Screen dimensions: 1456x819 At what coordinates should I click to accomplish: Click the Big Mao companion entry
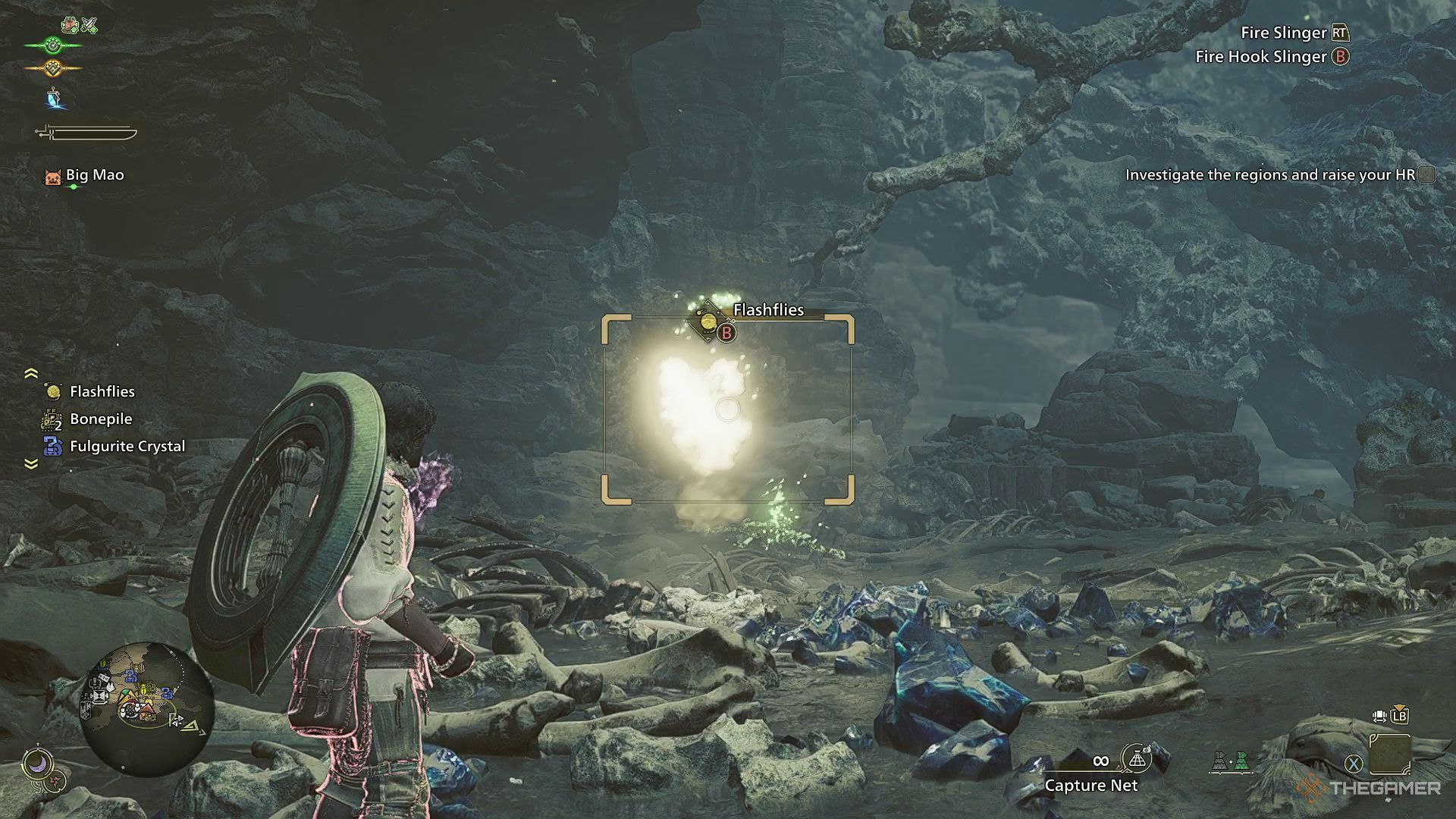(x=94, y=175)
